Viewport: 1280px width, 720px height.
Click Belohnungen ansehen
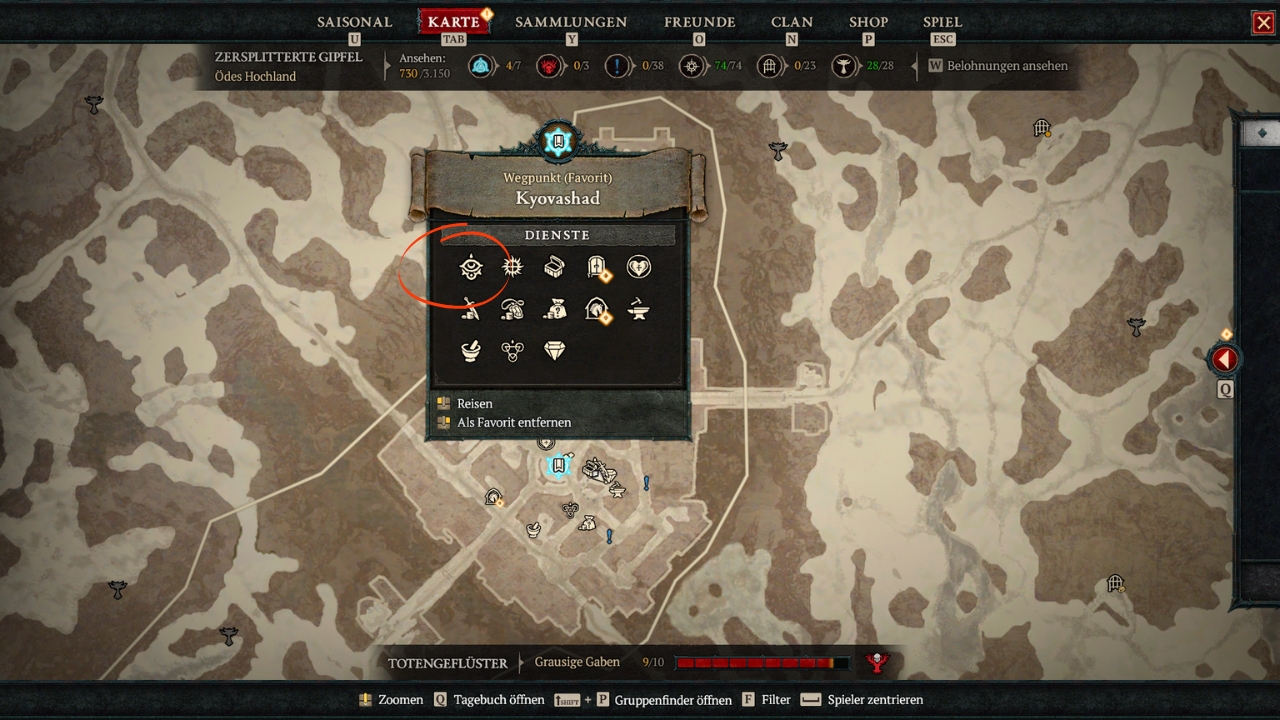pos(1006,66)
